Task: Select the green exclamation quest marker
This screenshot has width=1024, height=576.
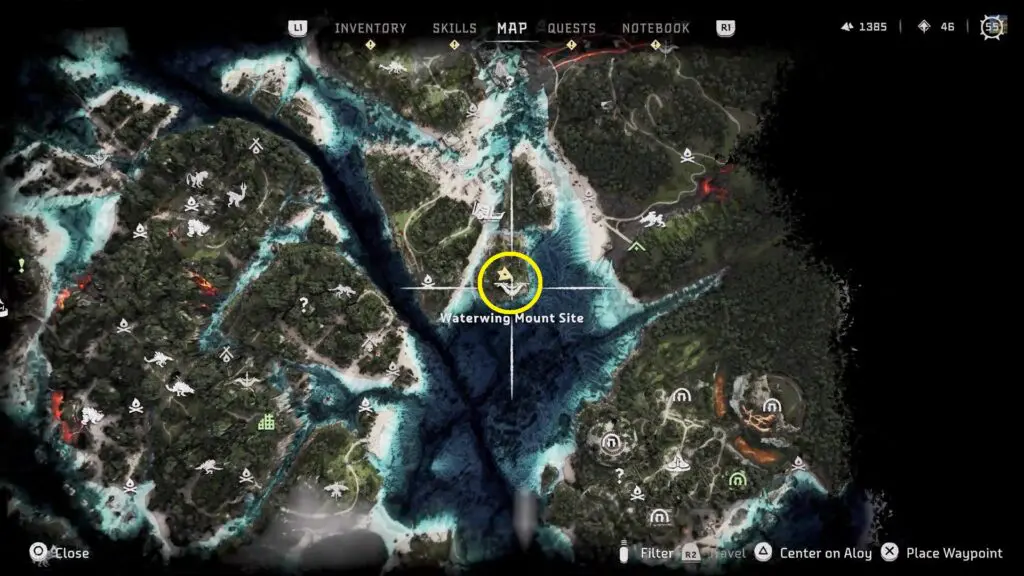Action: tap(20, 265)
